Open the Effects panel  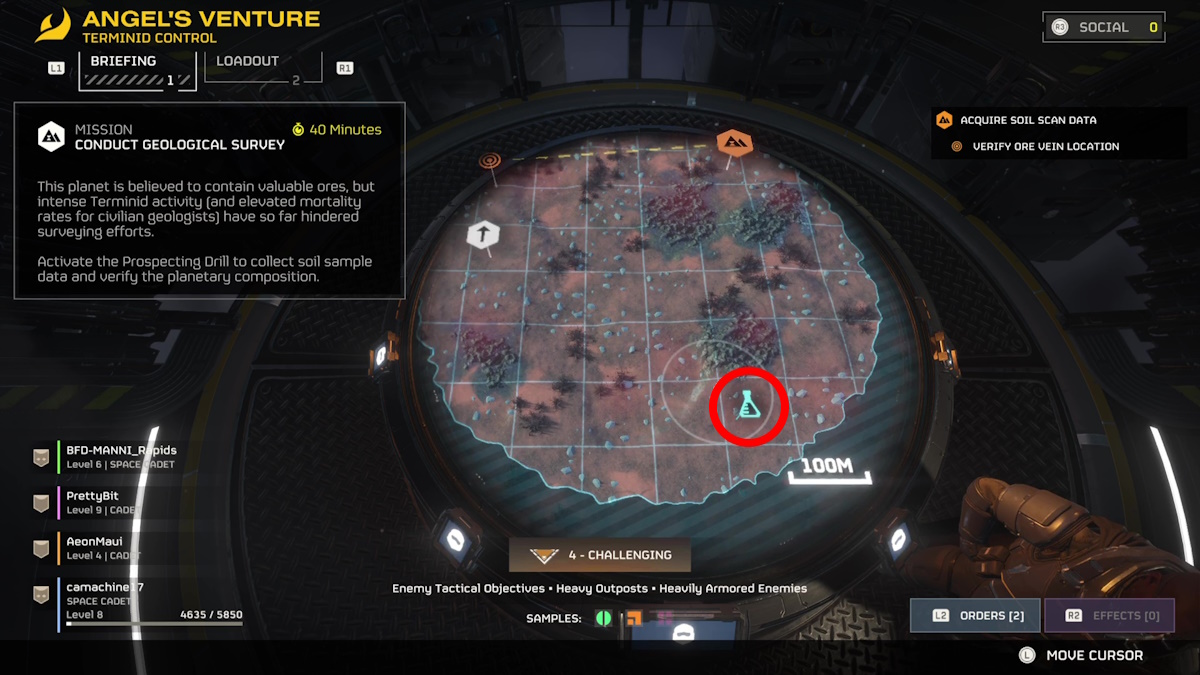tap(1109, 615)
